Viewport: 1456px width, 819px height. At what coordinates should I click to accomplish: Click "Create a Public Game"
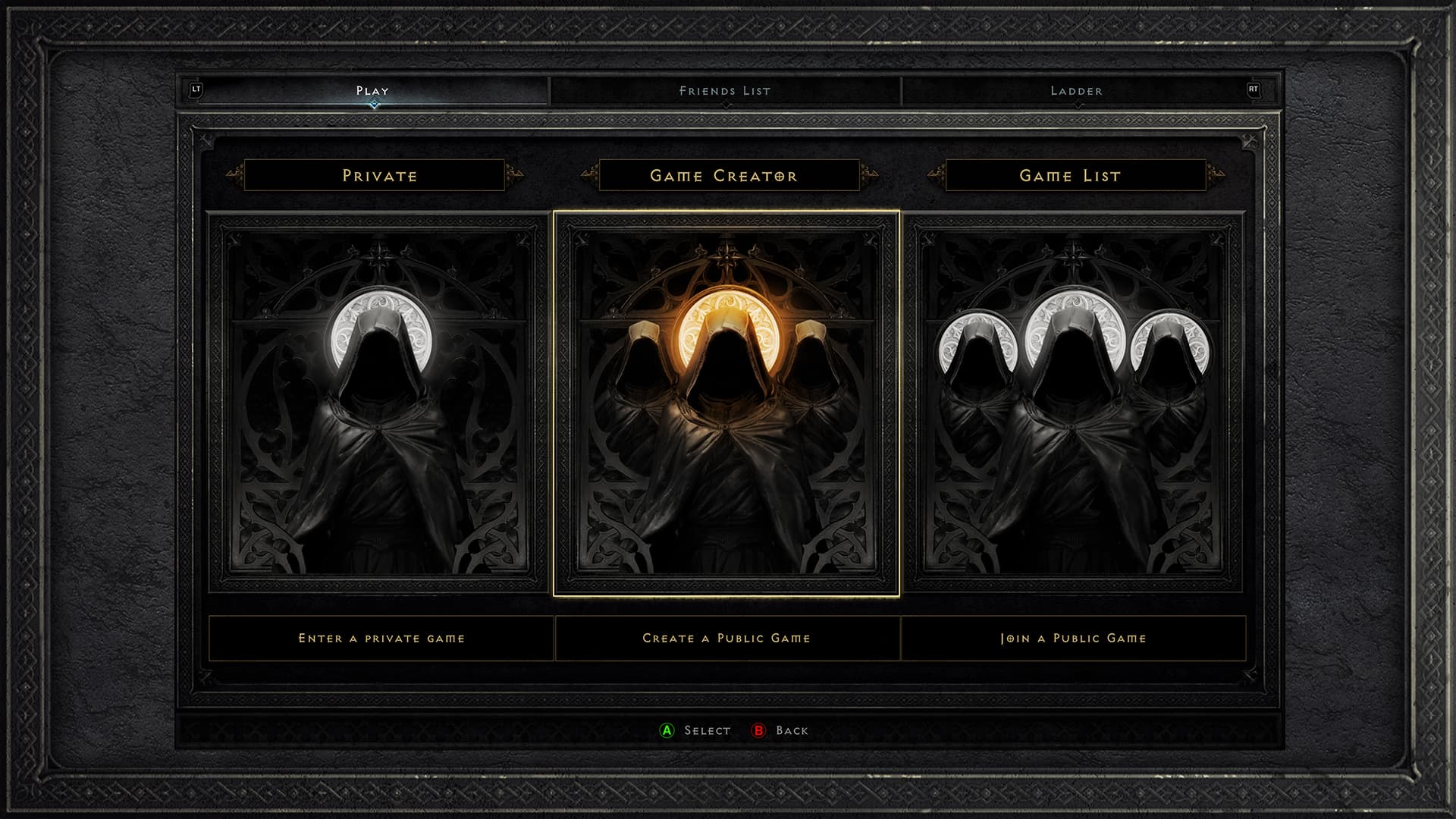[x=727, y=639]
